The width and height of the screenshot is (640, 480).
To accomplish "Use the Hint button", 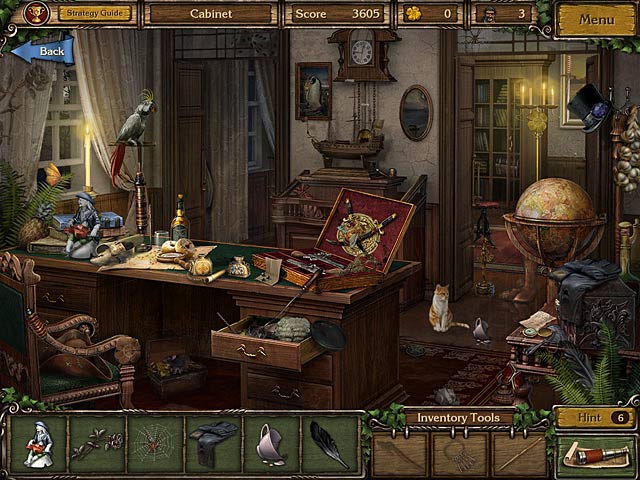I will [x=596, y=418].
